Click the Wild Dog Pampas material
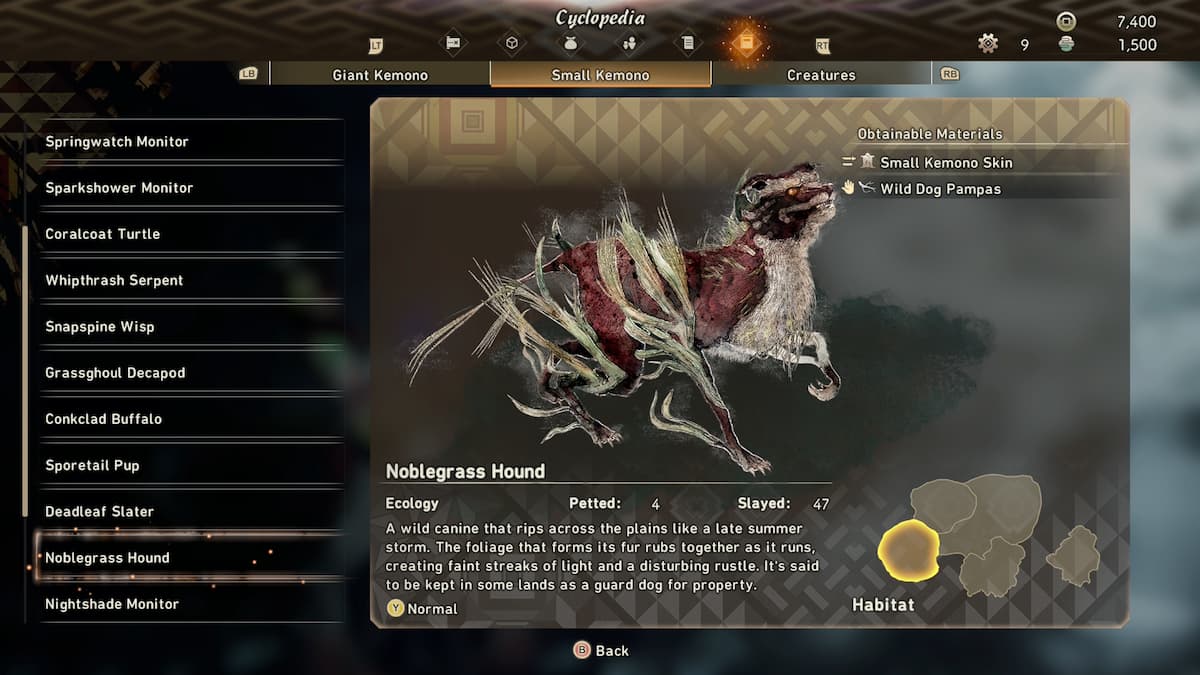1200x675 pixels. tap(940, 188)
